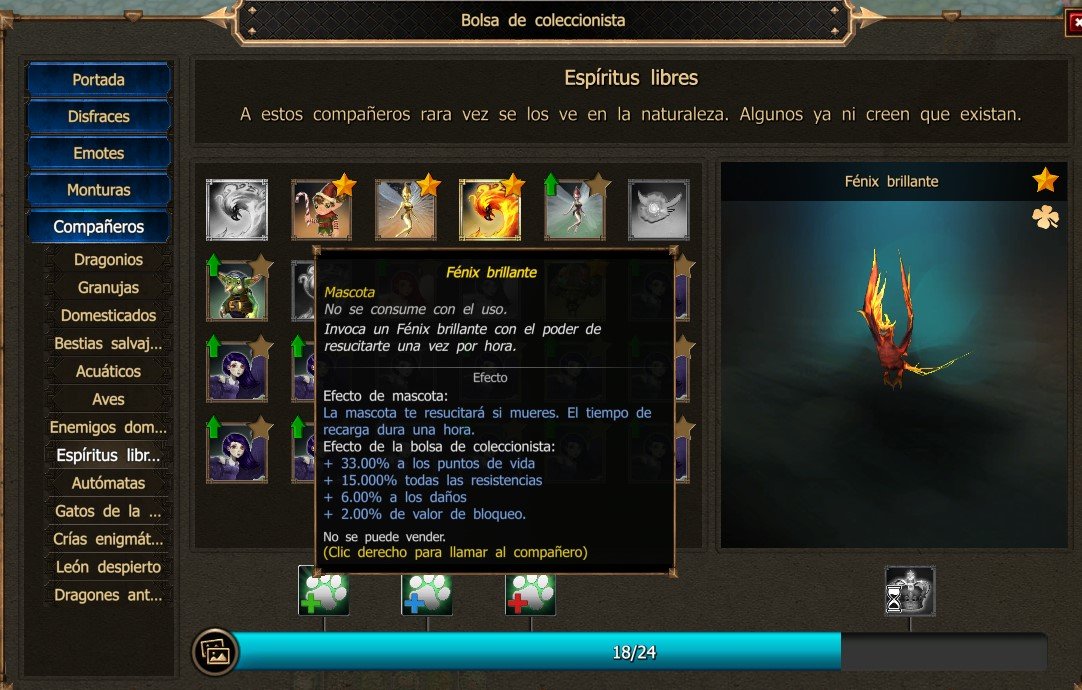Image resolution: width=1082 pixels, height=690 pixels.
Task: Select the Fénix brillante companion slot
Action: coord(489,210)
